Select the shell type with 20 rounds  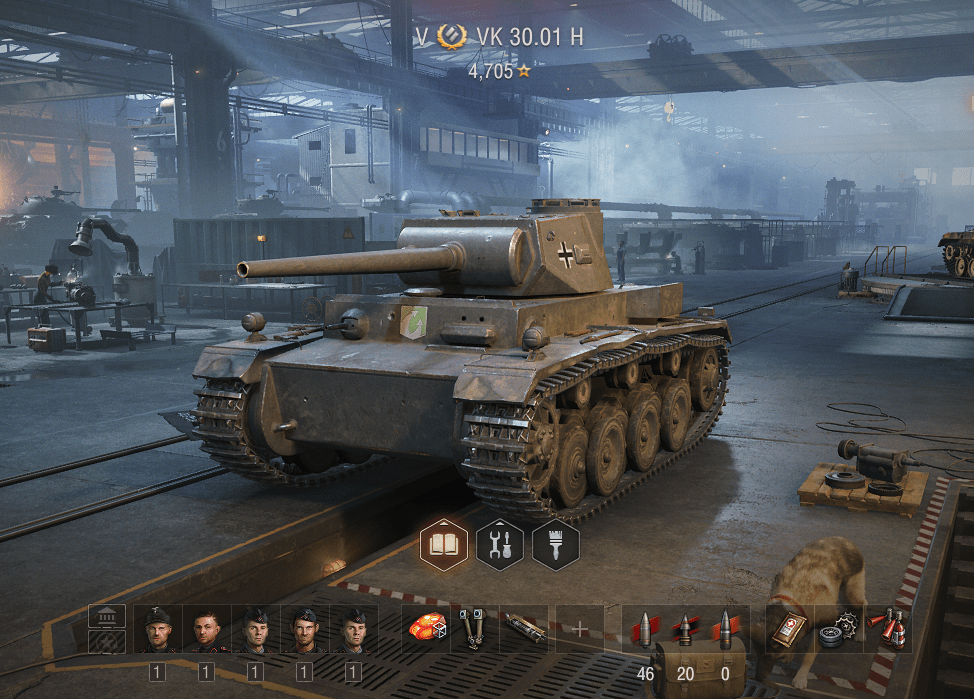tap(686, 629)
